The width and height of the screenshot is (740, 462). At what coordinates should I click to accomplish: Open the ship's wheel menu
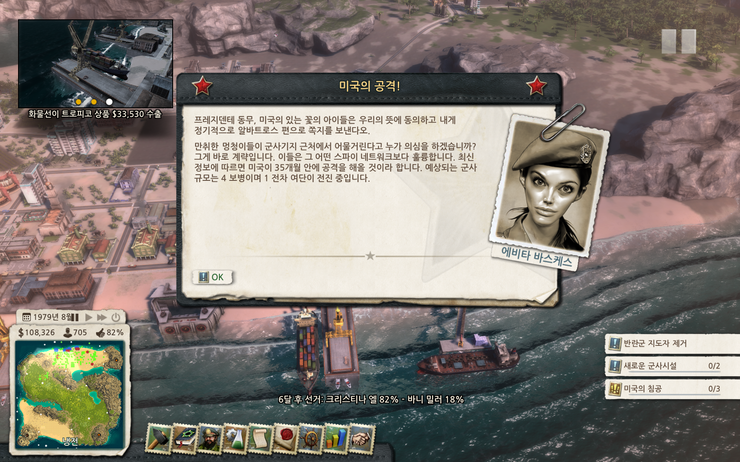(x=310, y=437)
